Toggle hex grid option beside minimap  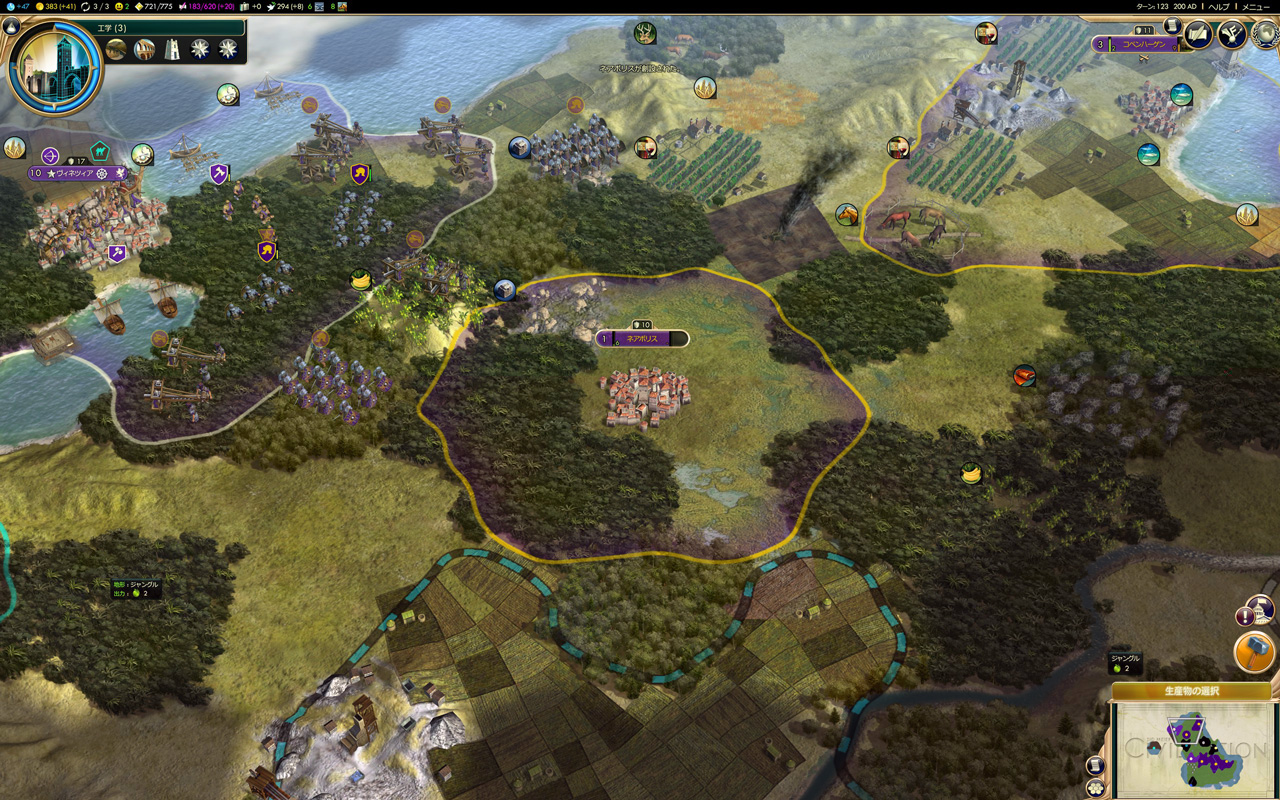(1095, 787)
